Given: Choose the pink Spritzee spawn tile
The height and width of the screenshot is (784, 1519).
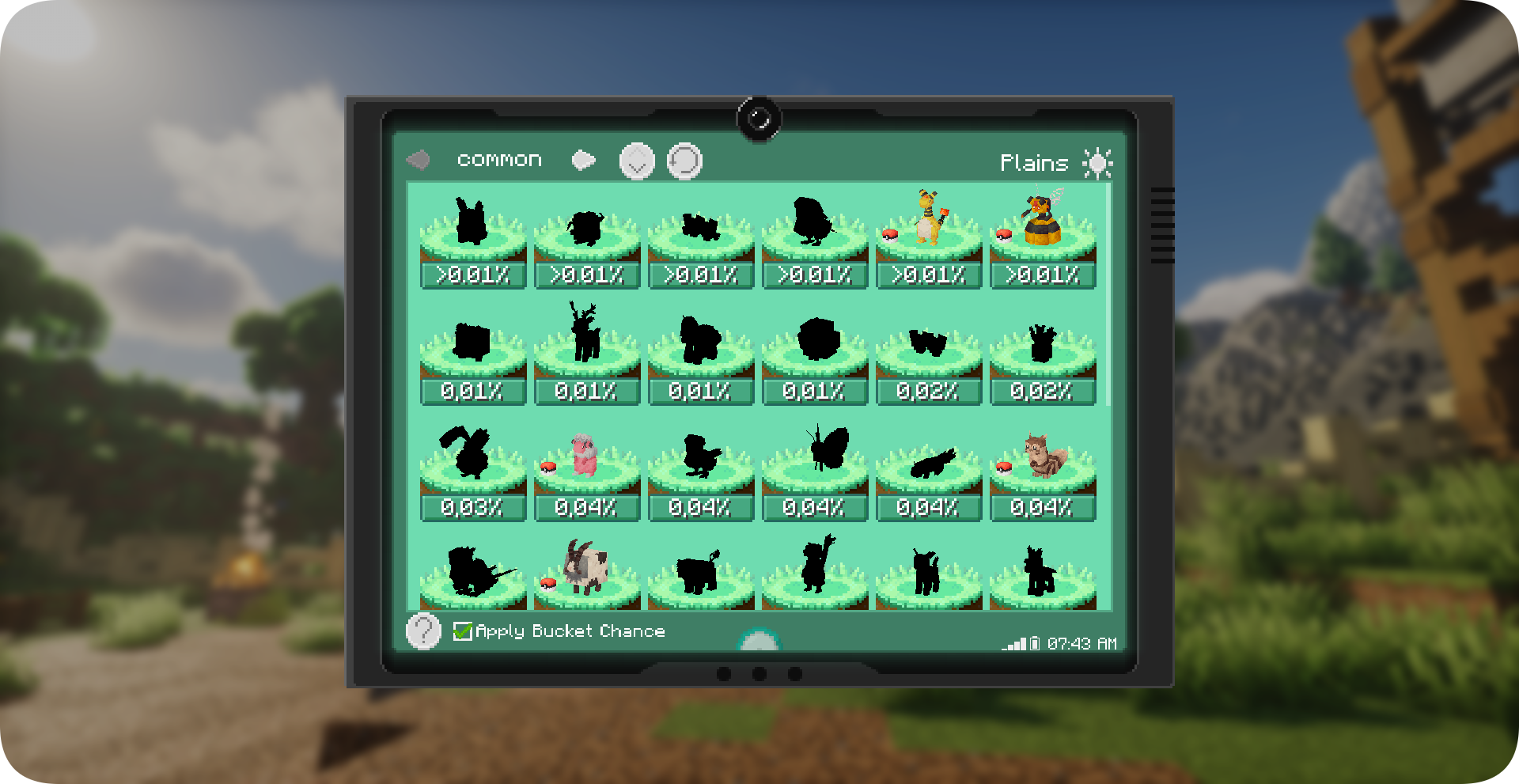Looking at the screenshot, I should pos(586,471).
